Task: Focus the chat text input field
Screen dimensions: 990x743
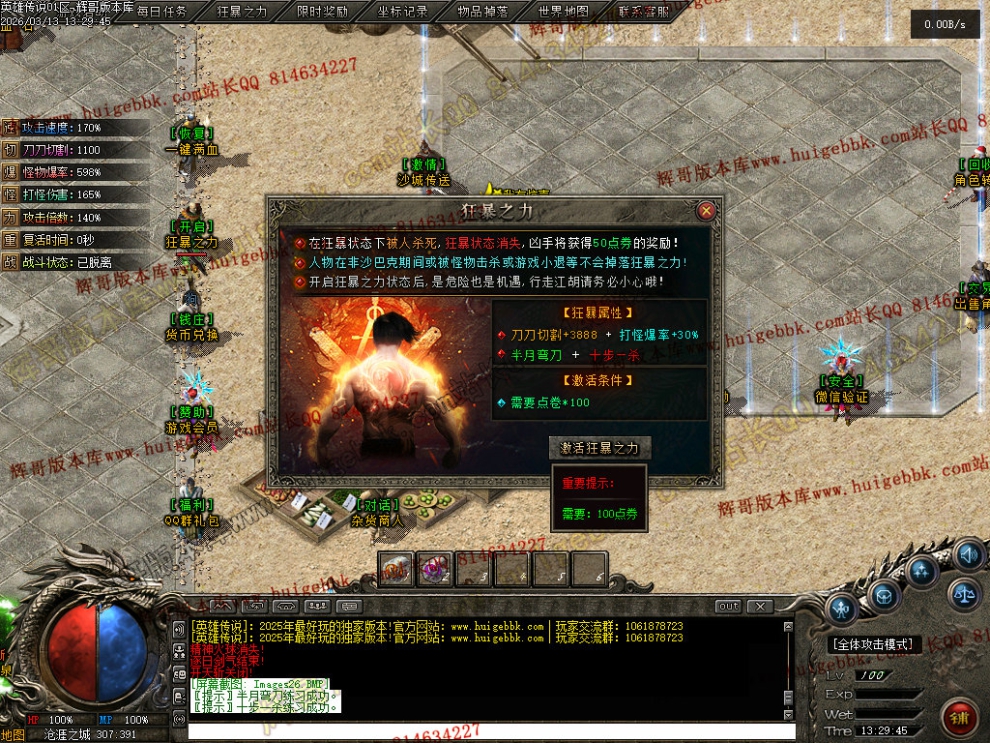Action: click(x=490, y=732)
